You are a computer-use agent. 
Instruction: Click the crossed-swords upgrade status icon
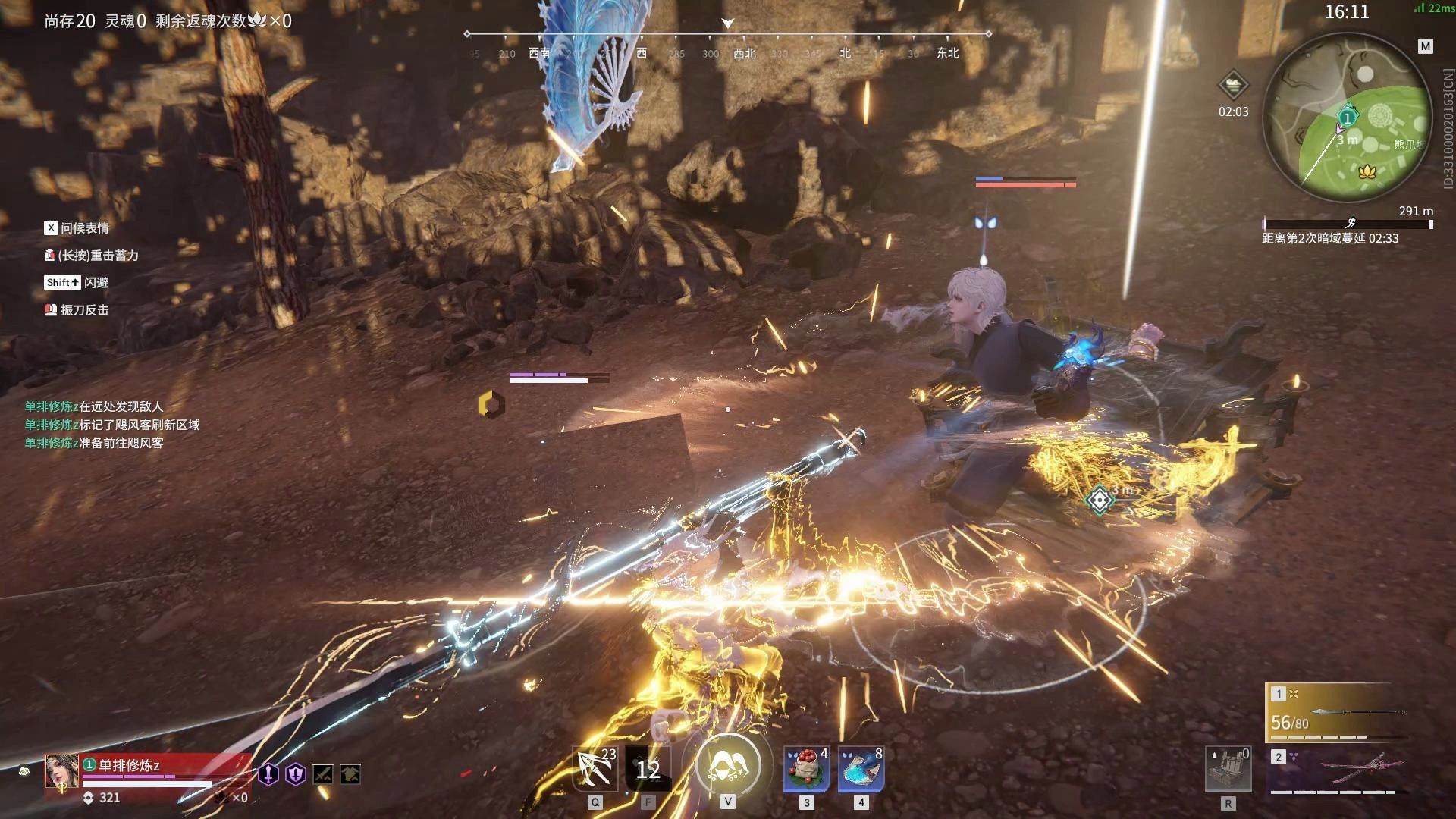click(323, 774)
